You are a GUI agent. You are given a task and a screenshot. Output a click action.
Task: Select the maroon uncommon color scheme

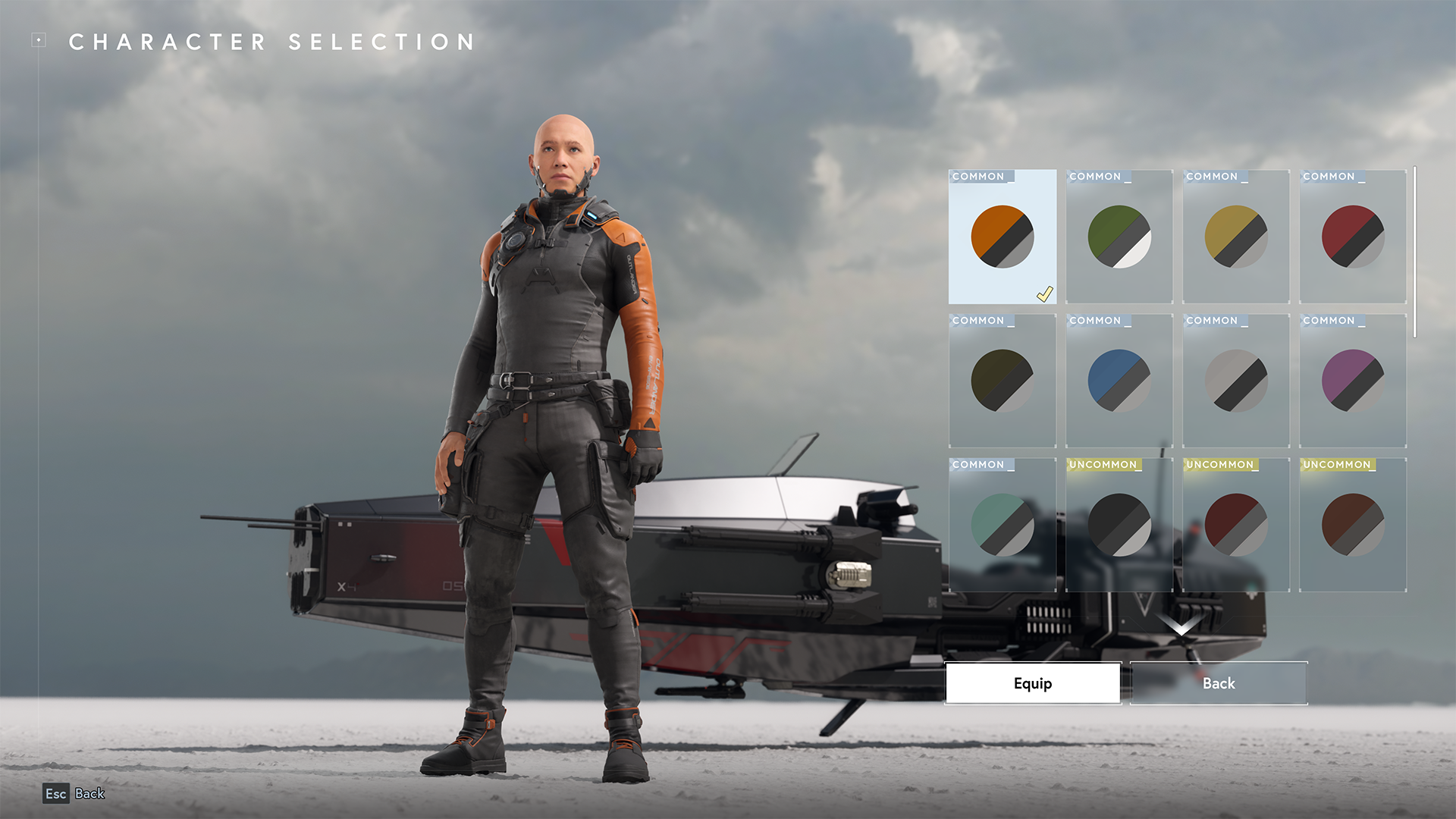pyautogui.click(x=1235, y=523)
